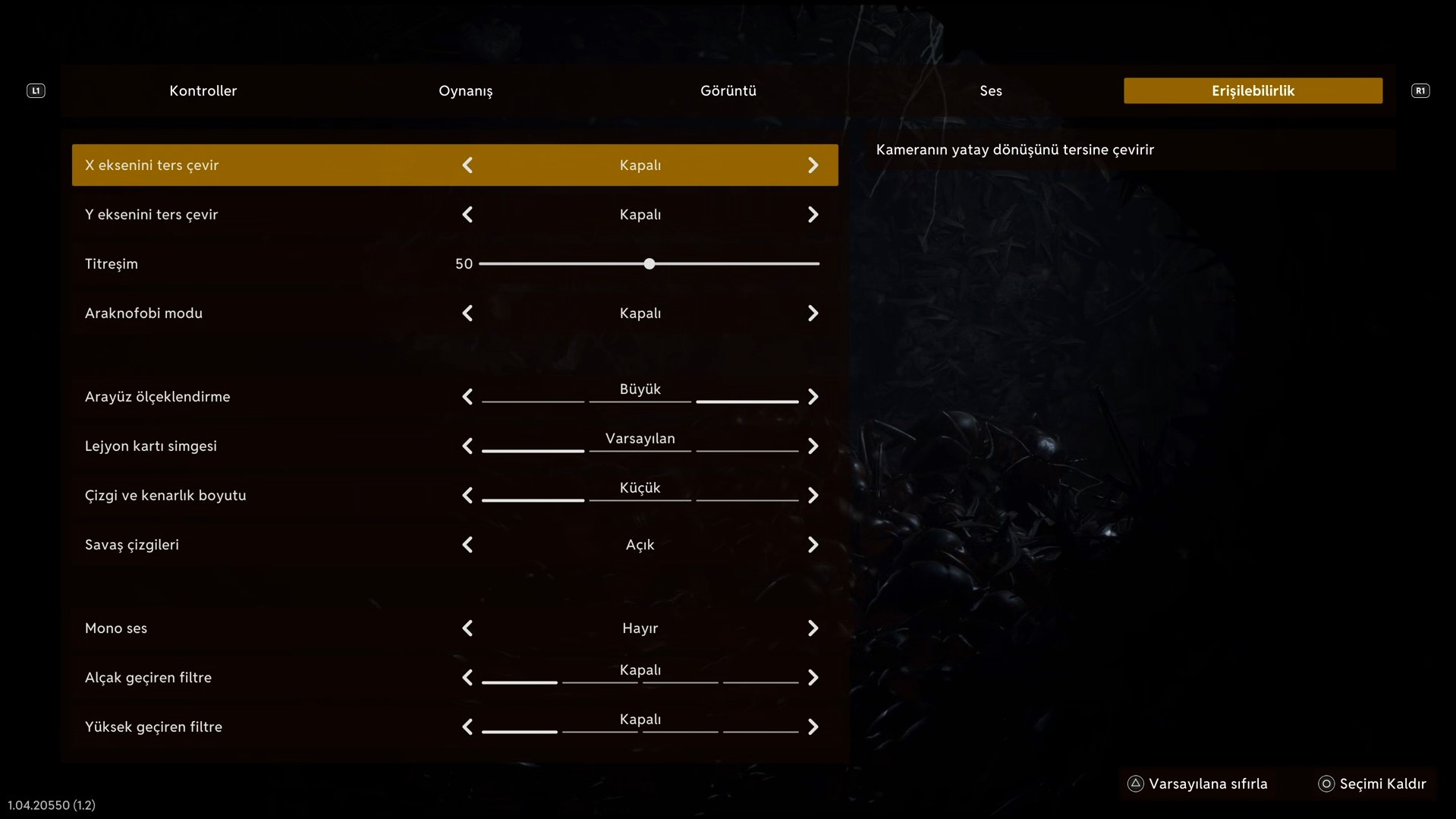1456x819 pixels.
Task: Decrease Arayüz ölçeklendirme with left arrow
Action: coord(467,397)
